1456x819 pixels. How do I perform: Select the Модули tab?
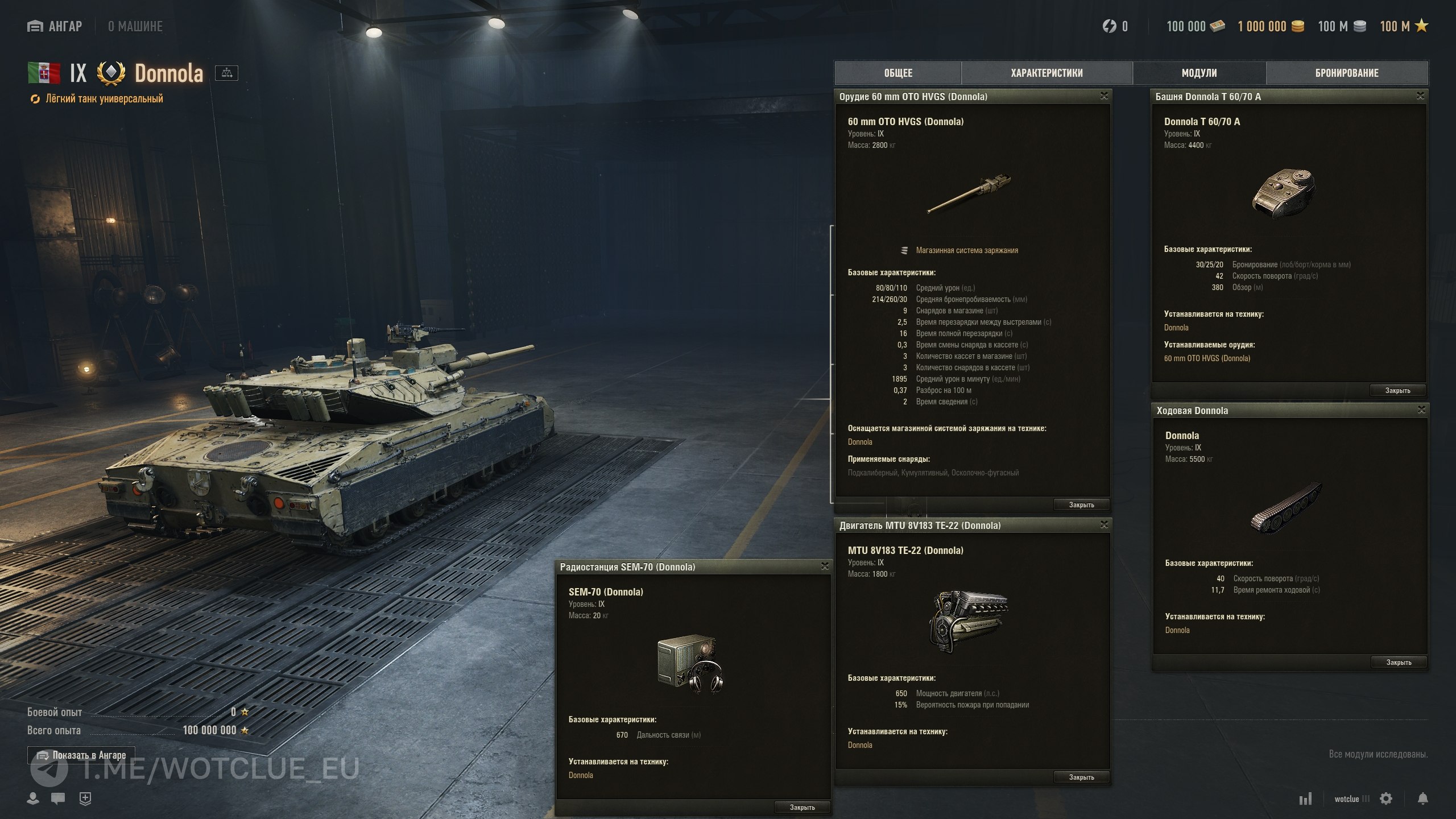[1199, 73]
